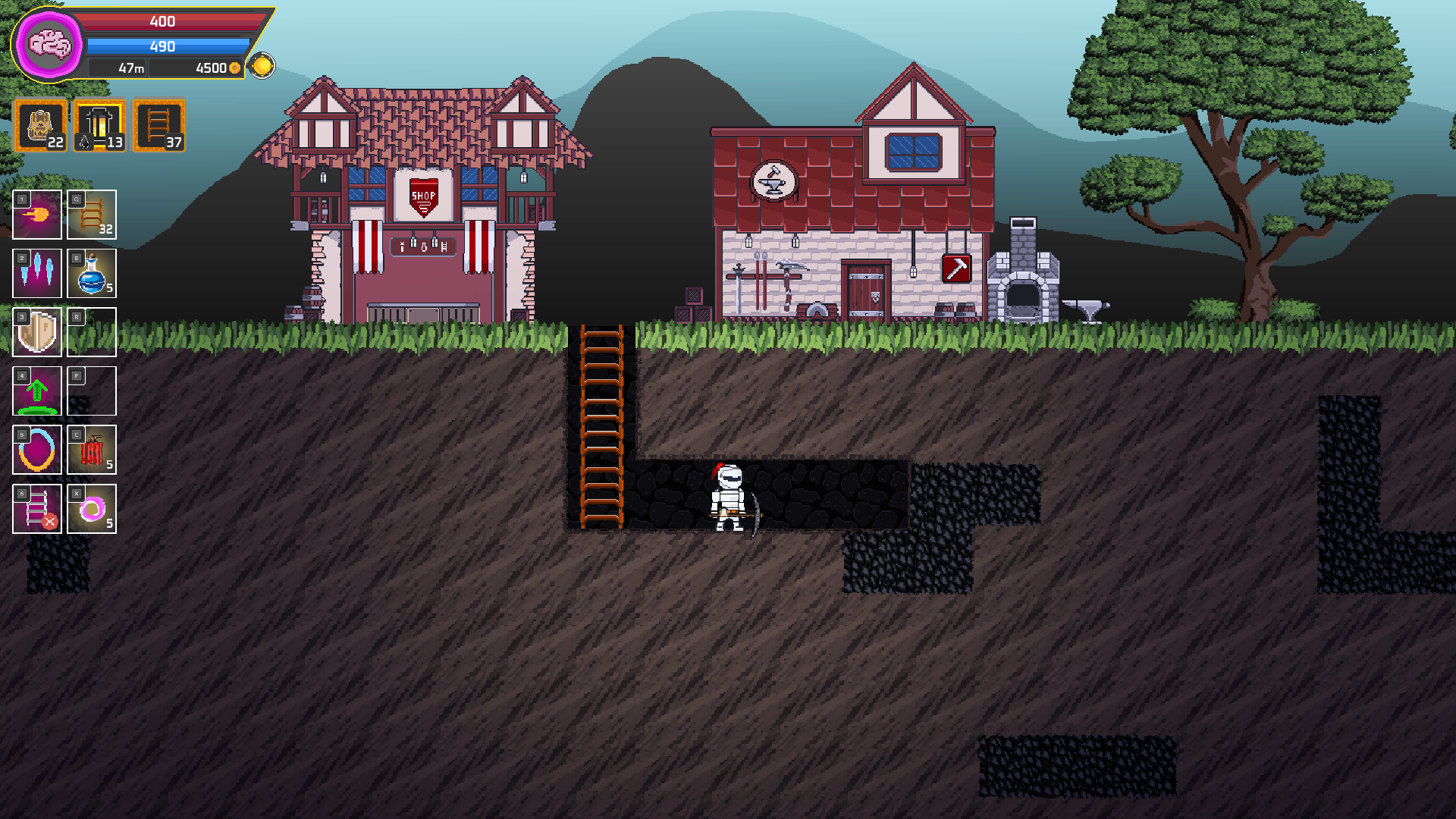Use the remove ladder ability

point(37,509)
